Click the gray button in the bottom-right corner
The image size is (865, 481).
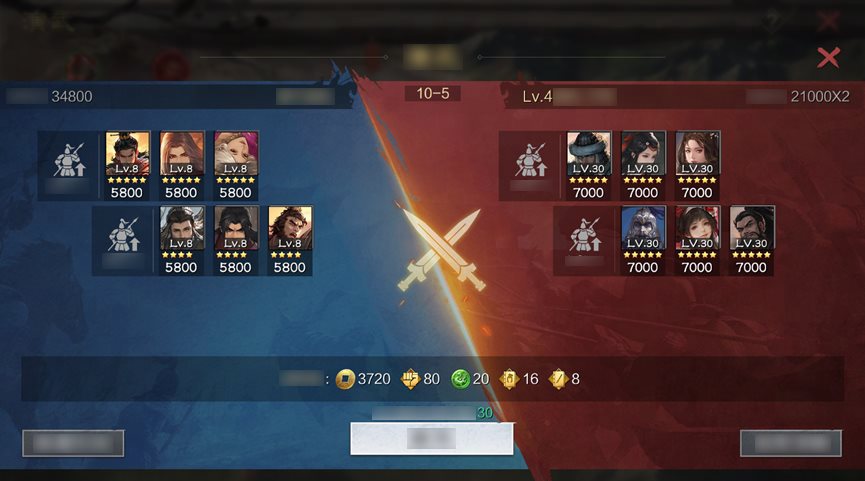(x=790, y=443)
